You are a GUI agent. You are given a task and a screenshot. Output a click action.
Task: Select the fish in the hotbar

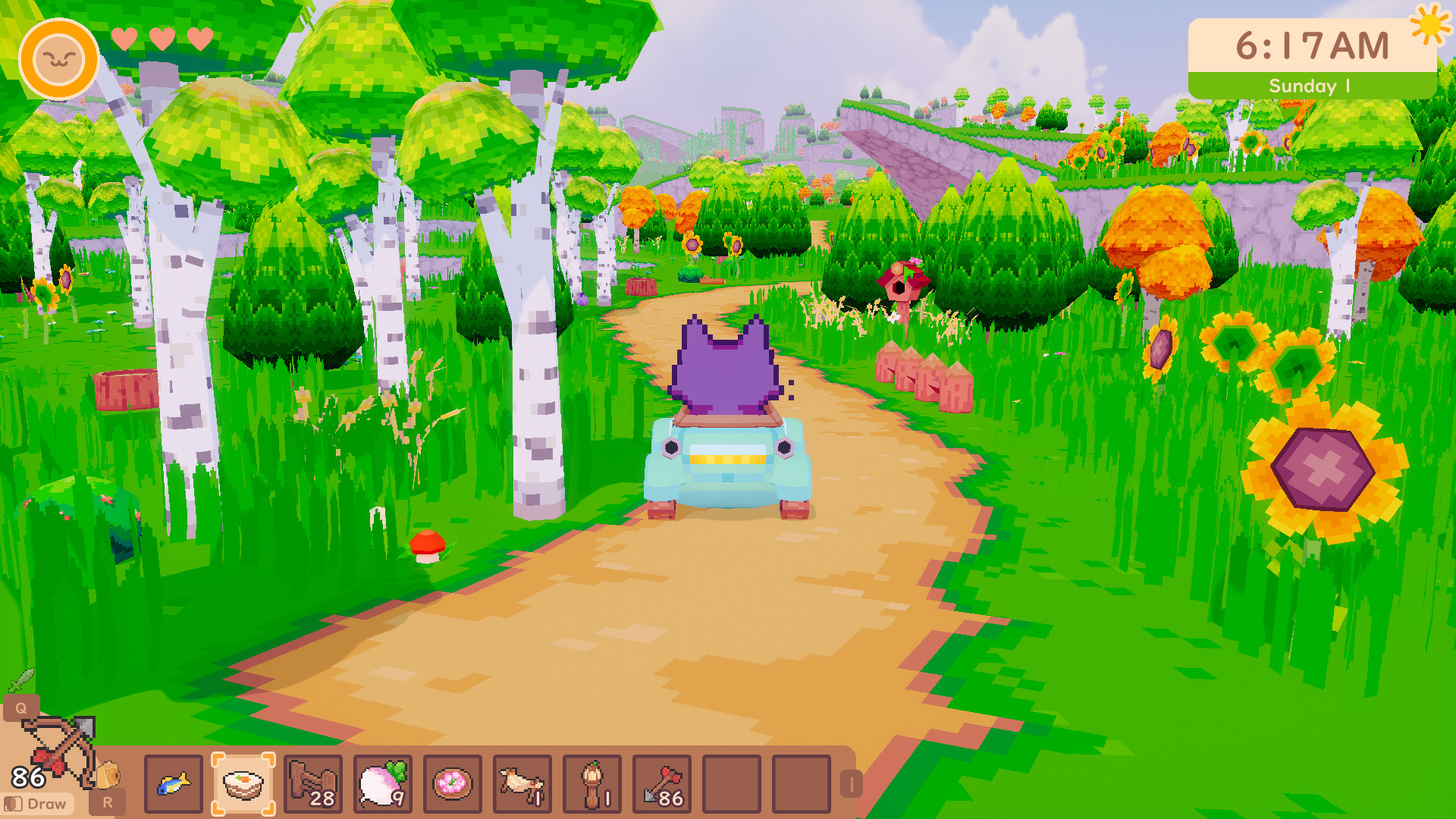pos(173,784)
